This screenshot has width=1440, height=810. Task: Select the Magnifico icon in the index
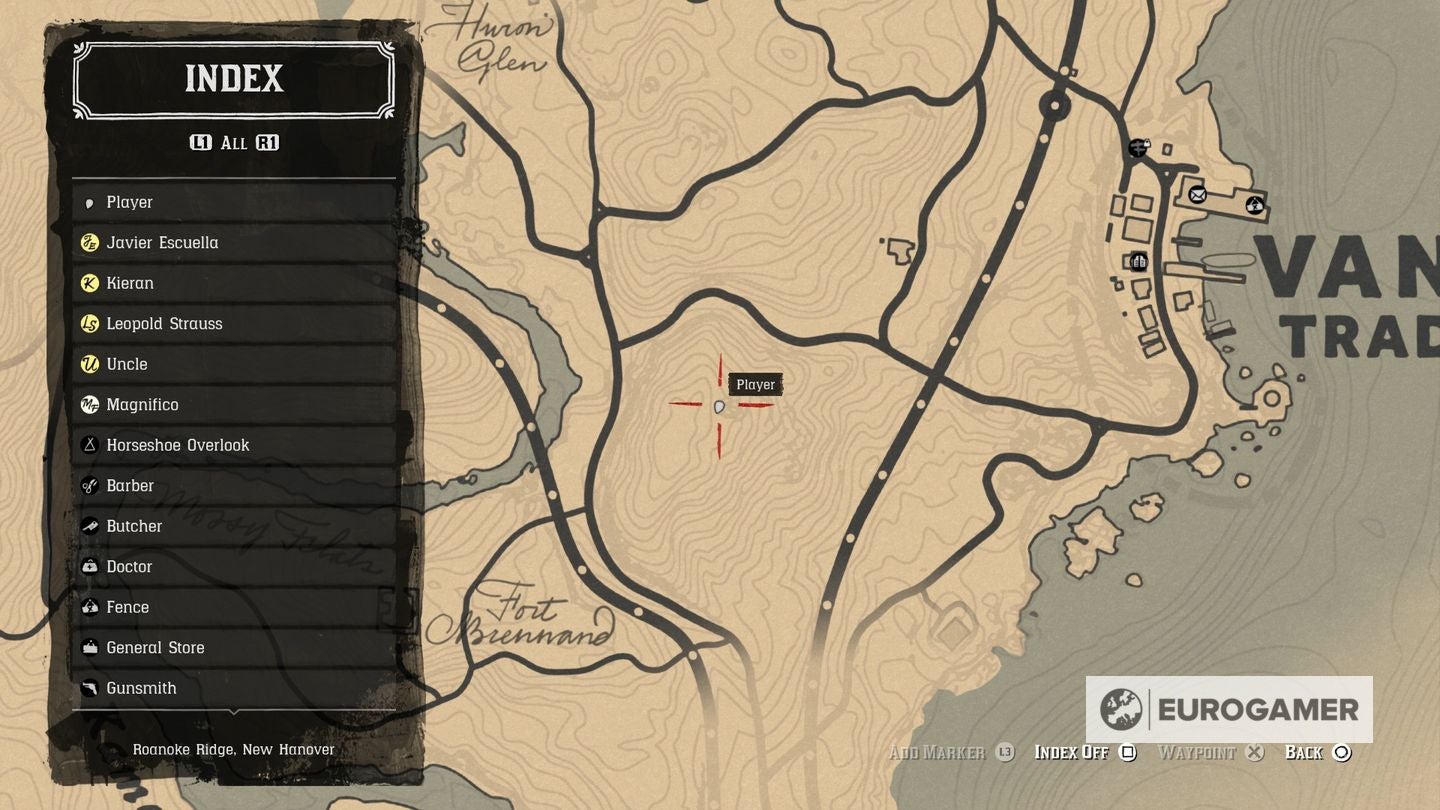click(x=90, y=404)
